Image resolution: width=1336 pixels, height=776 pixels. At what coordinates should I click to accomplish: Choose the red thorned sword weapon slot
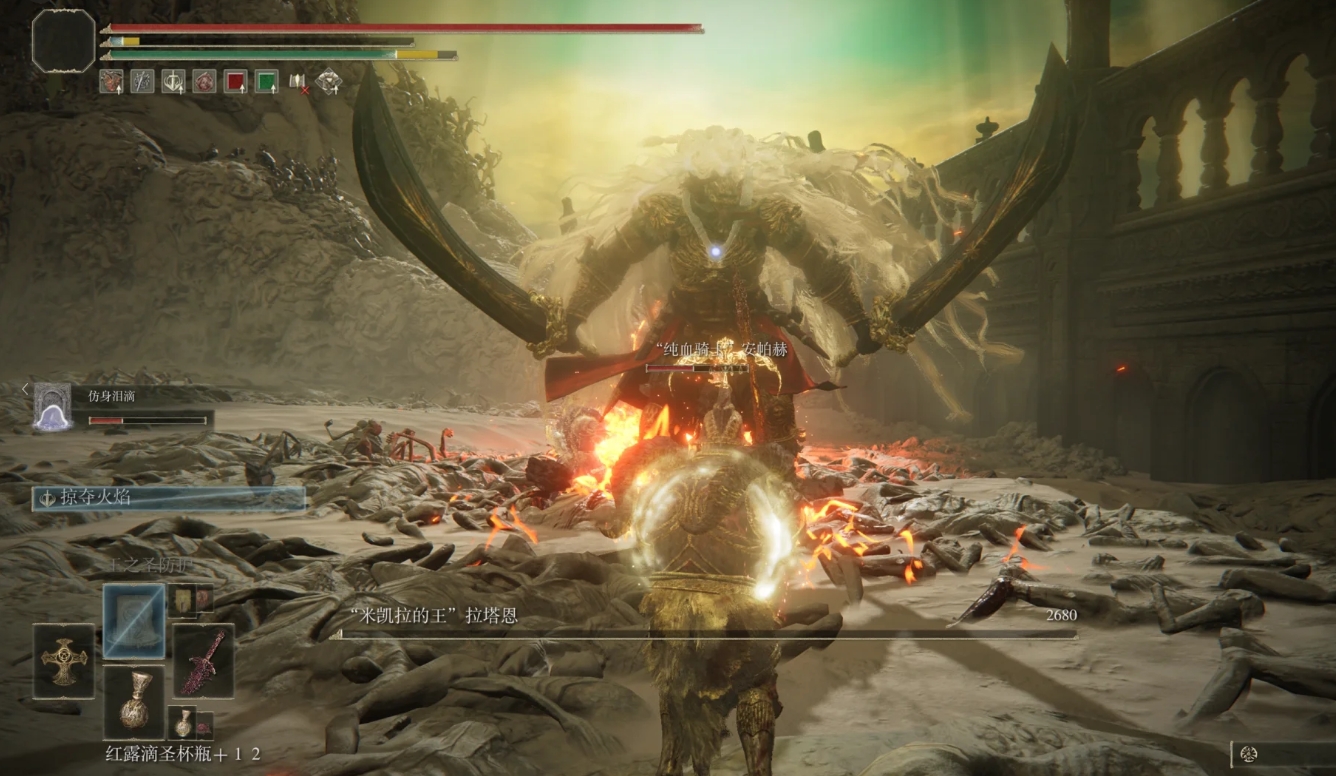click(x=204, y=661)
